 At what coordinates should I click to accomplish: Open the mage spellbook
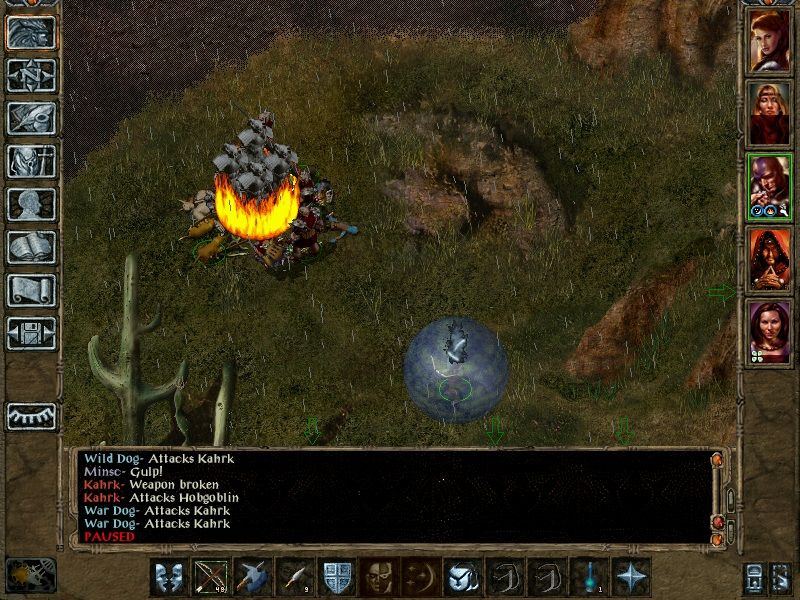pyautogui.click(x=31, y=247)
